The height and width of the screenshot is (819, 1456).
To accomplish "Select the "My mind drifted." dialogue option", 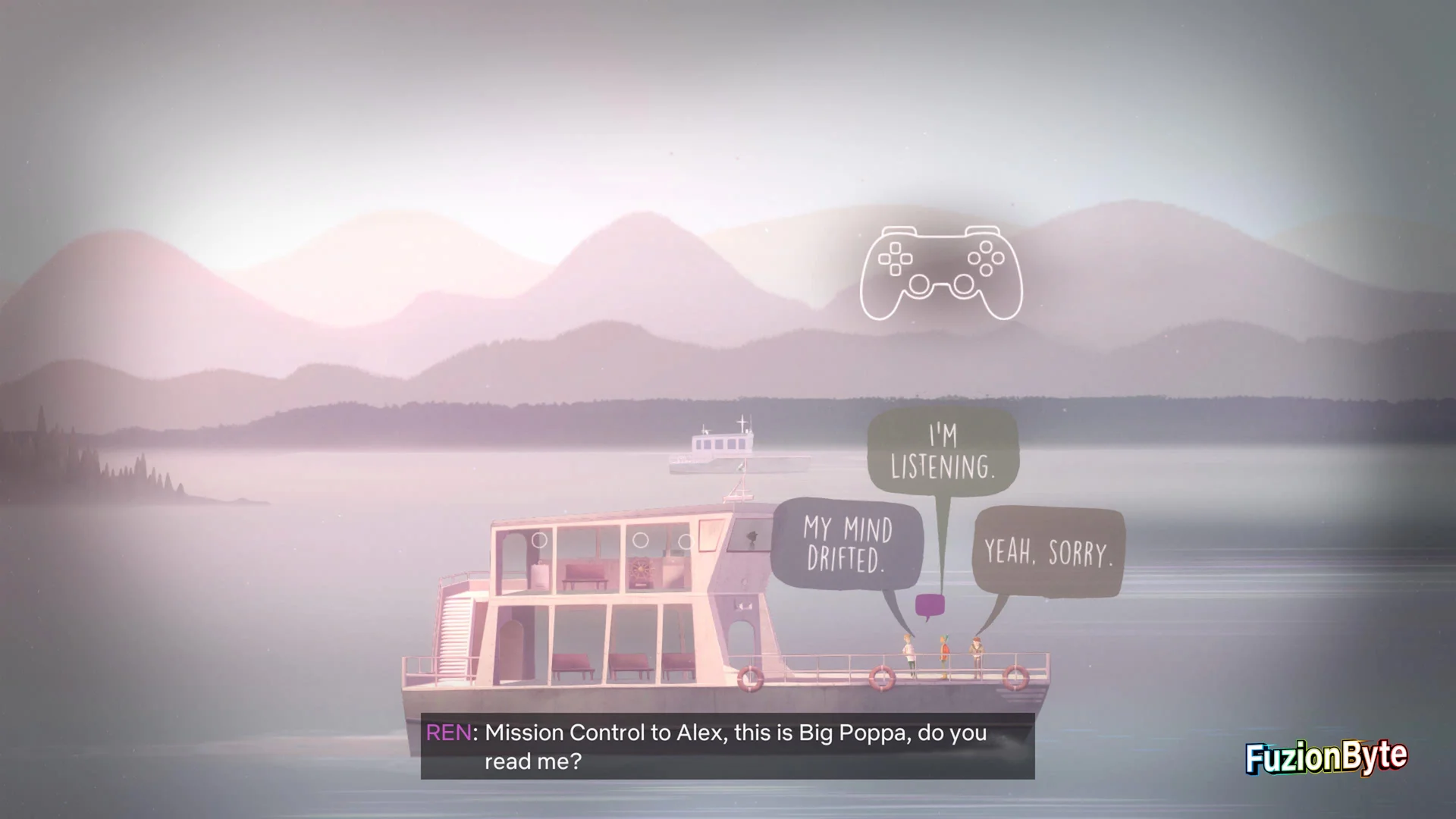I will (x=847, y=544).
